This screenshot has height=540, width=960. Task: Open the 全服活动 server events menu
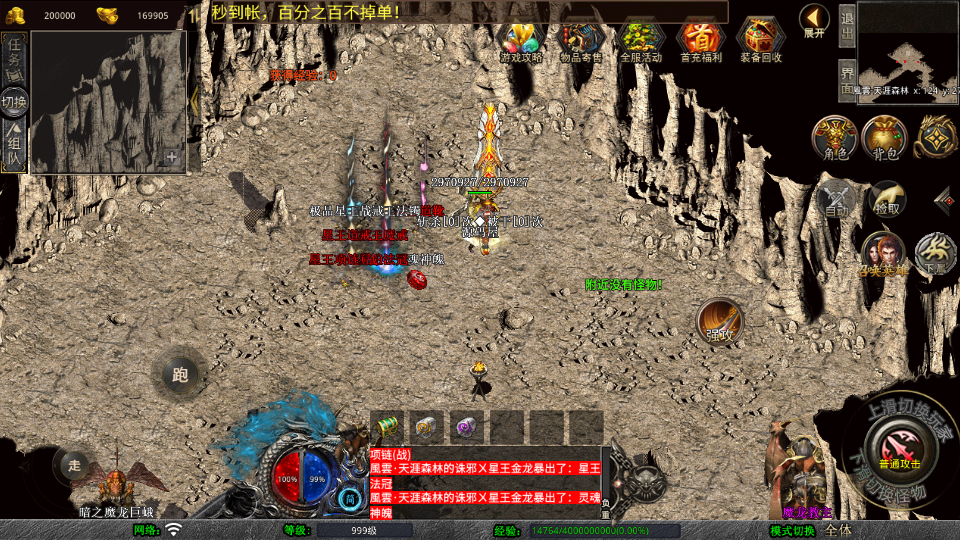click(641, 40)
